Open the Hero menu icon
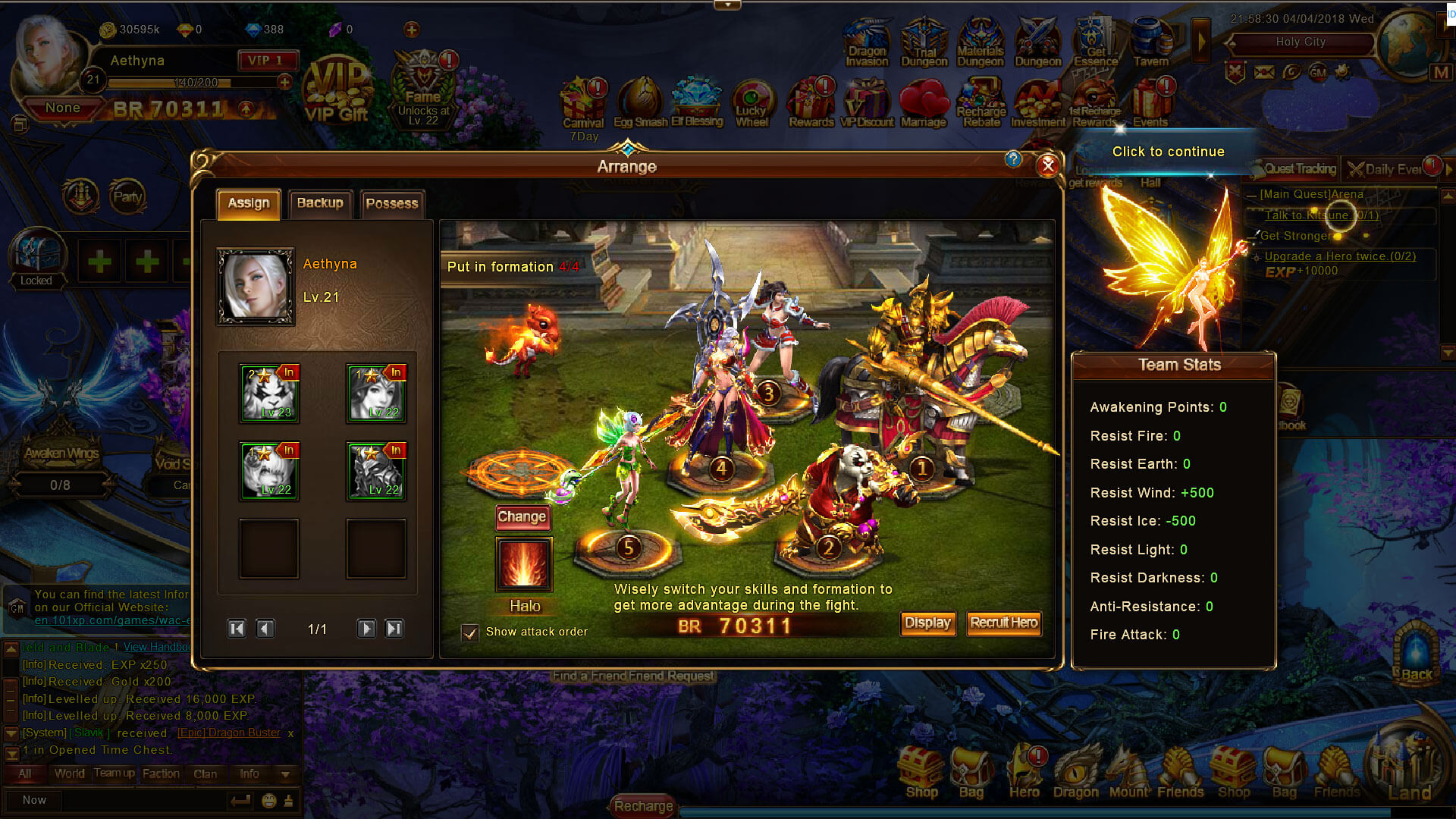 coord(1025,772)
